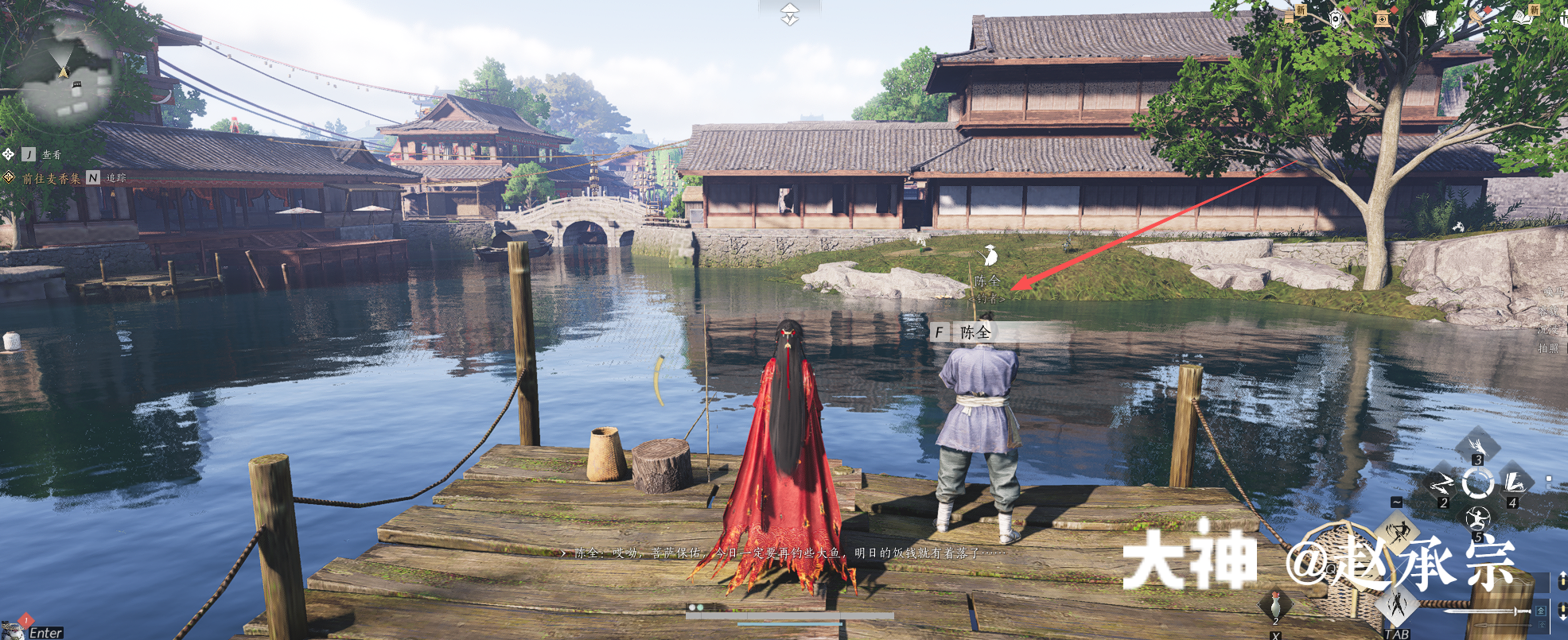Toggle 沉浸 immersion mode on right edge
Image resolution: width=1568 pixels, height=640 pixels.
point(1548,330)
